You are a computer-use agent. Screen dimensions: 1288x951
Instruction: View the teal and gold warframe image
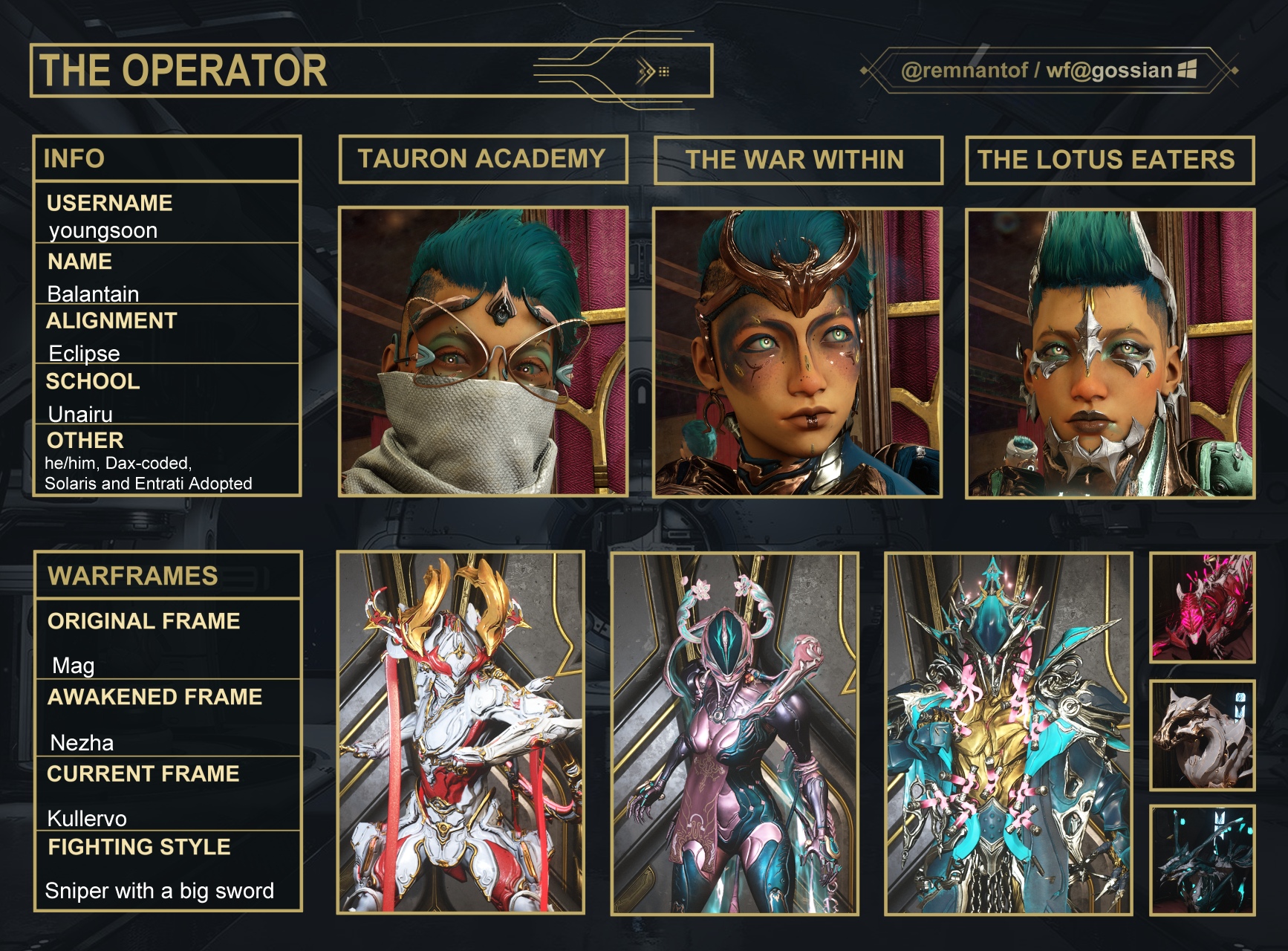1009,733
